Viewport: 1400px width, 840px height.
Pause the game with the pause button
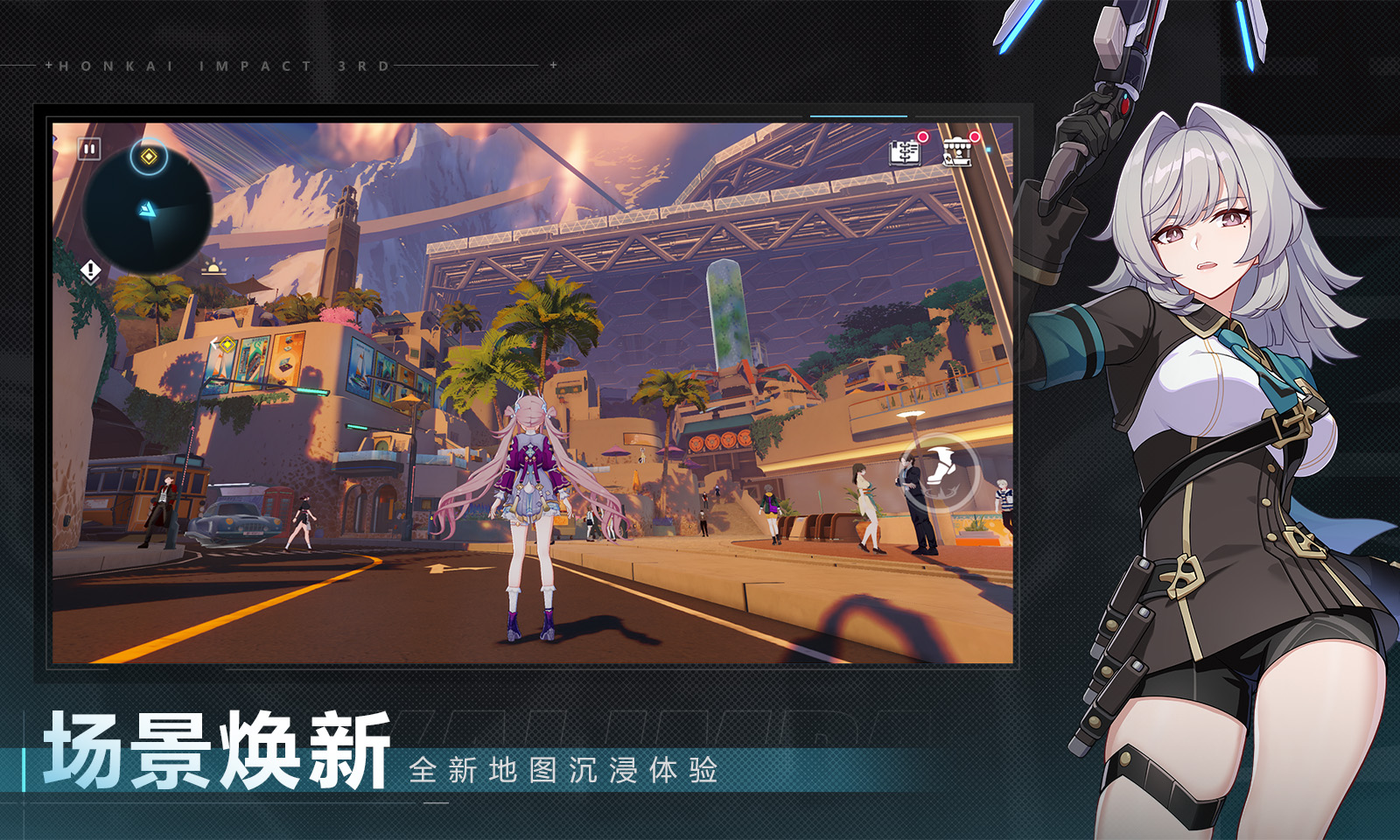click(x=89, y=150)
